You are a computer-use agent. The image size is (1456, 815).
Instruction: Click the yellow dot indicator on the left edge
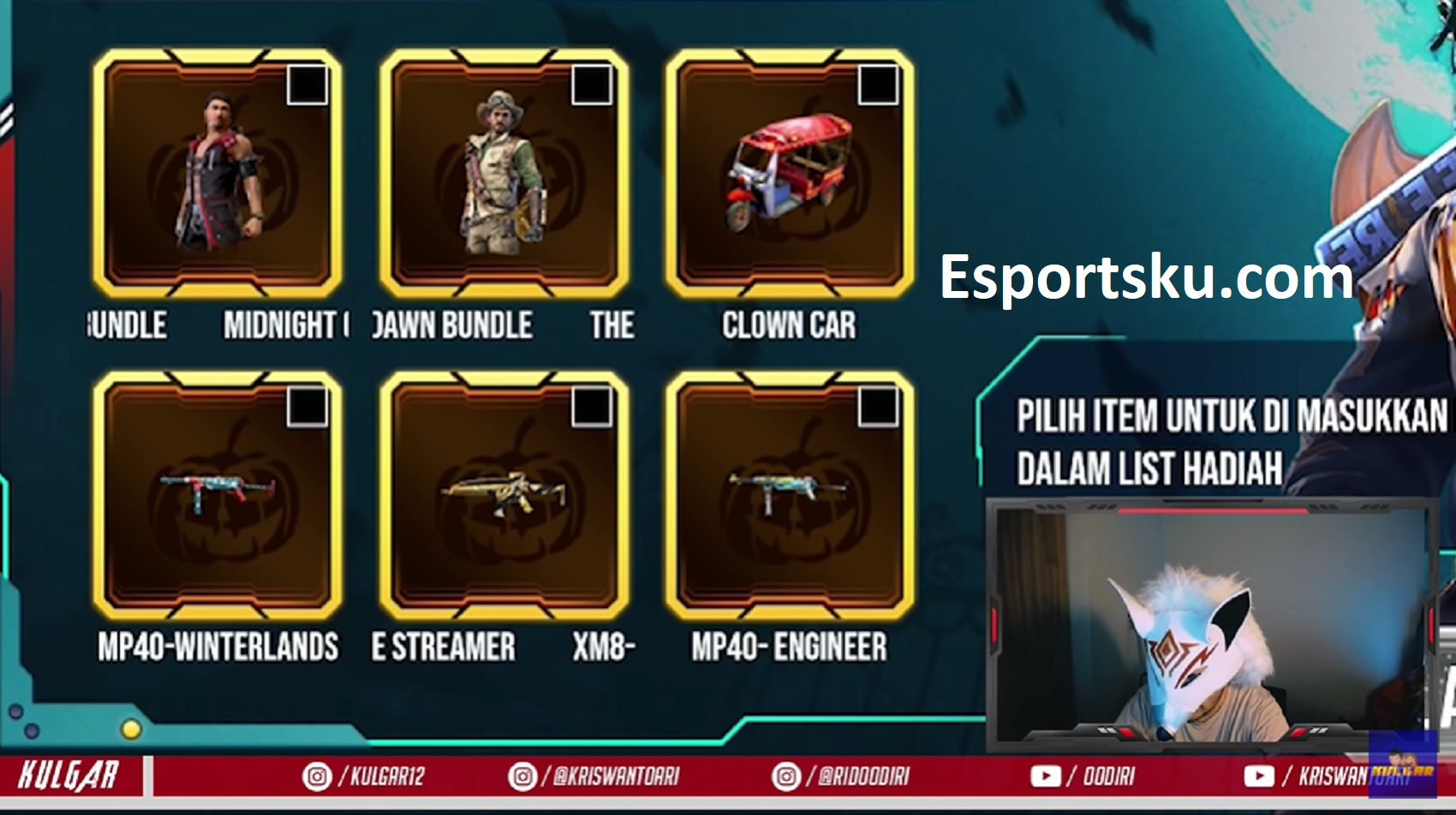pyautogui.click(x=130, y=730)
